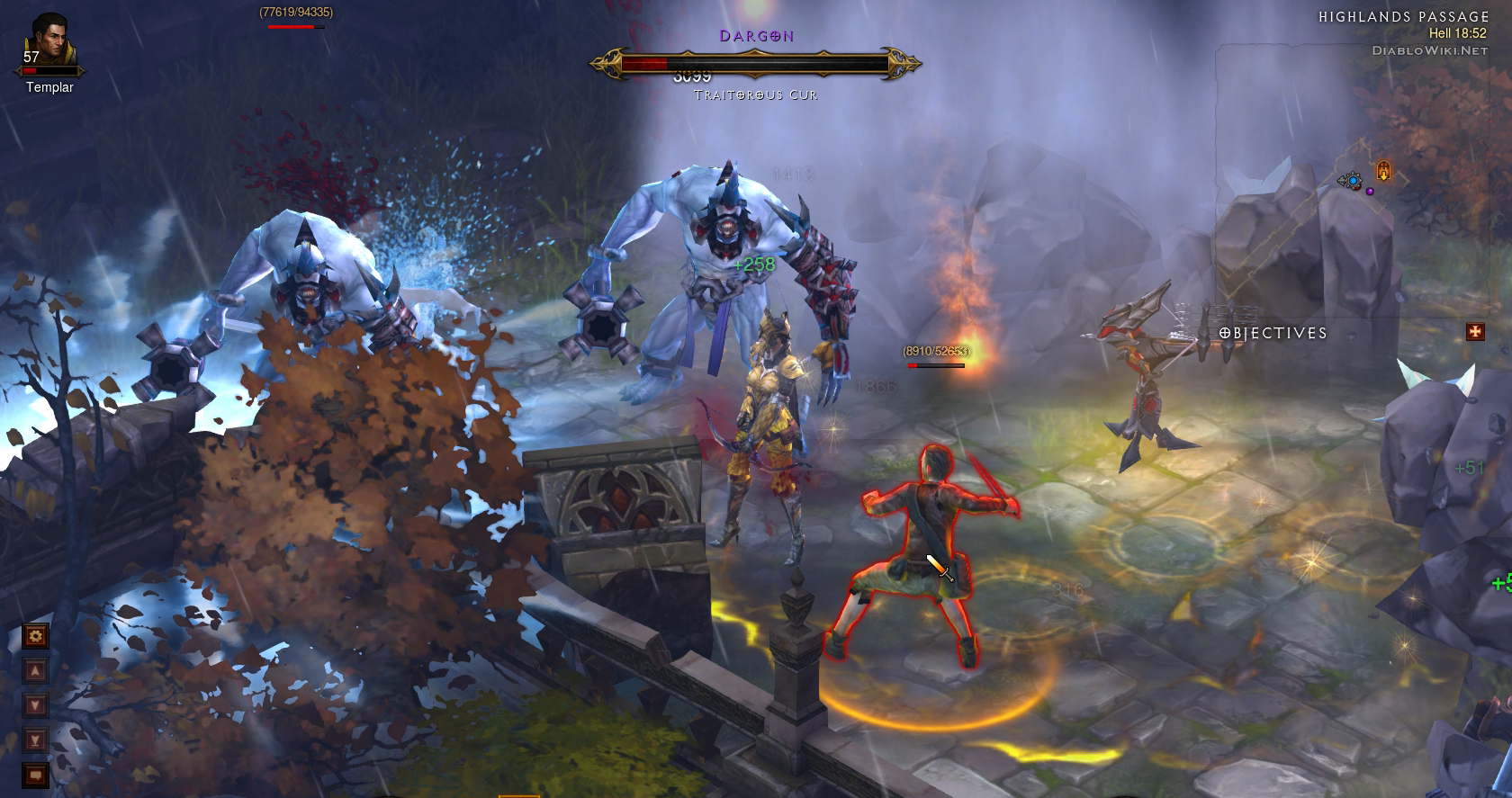Click the plain down arrow chat button
The width and height of the screenshot is (1512, 798).
pos(35,704)
